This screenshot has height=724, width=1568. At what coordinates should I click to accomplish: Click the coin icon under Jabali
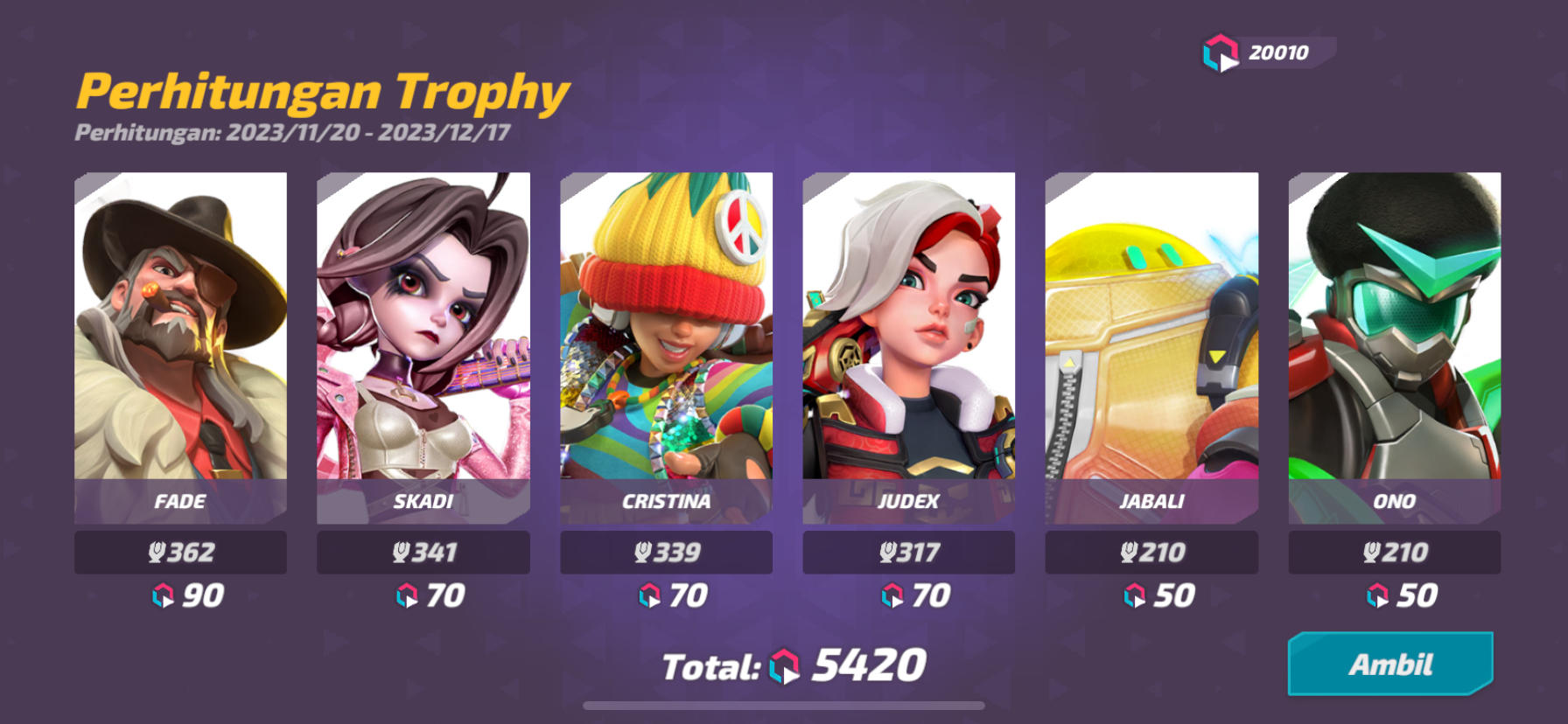(1132, 595)
